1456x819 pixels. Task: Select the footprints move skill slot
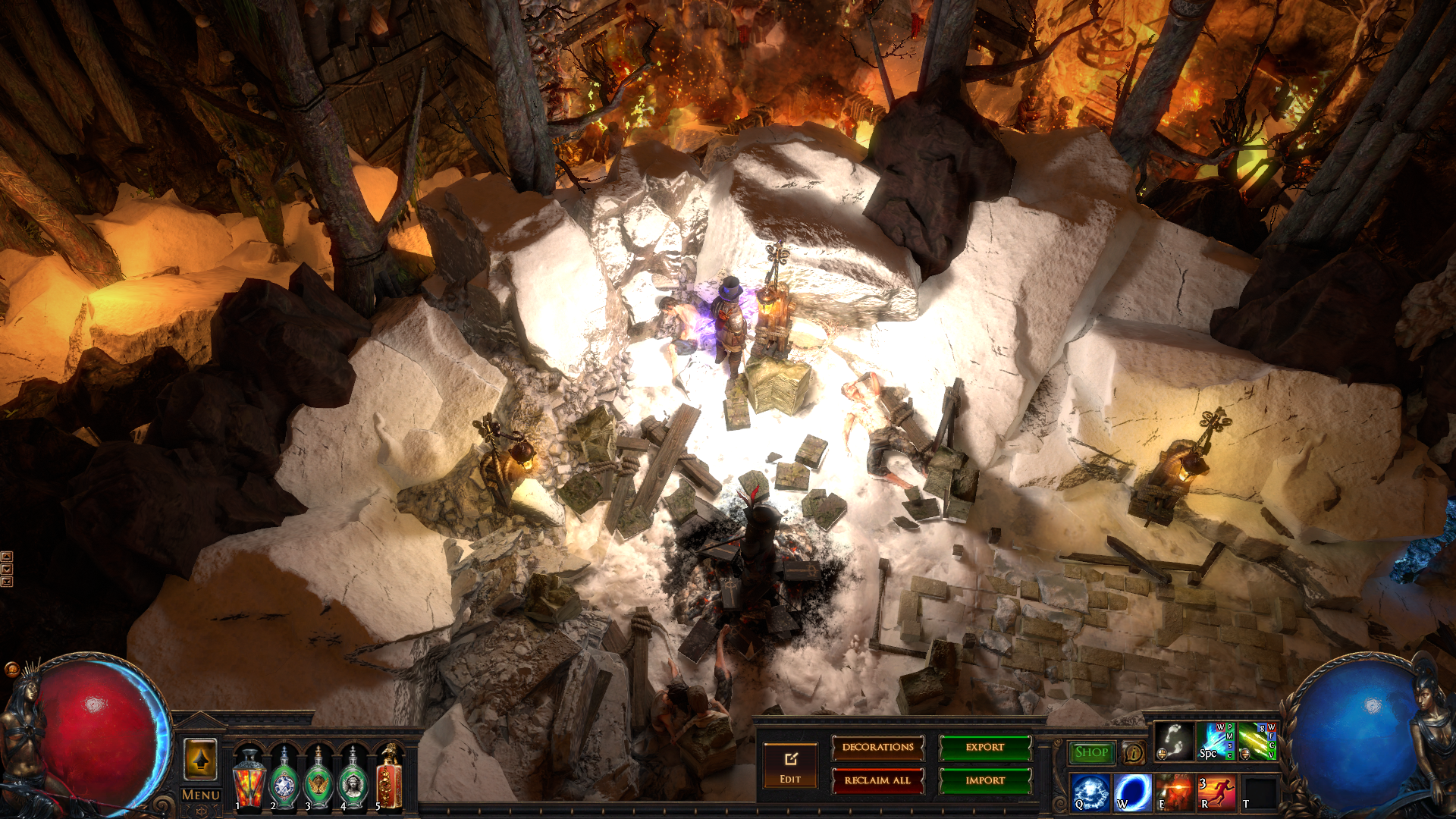tap(1173, 741)
